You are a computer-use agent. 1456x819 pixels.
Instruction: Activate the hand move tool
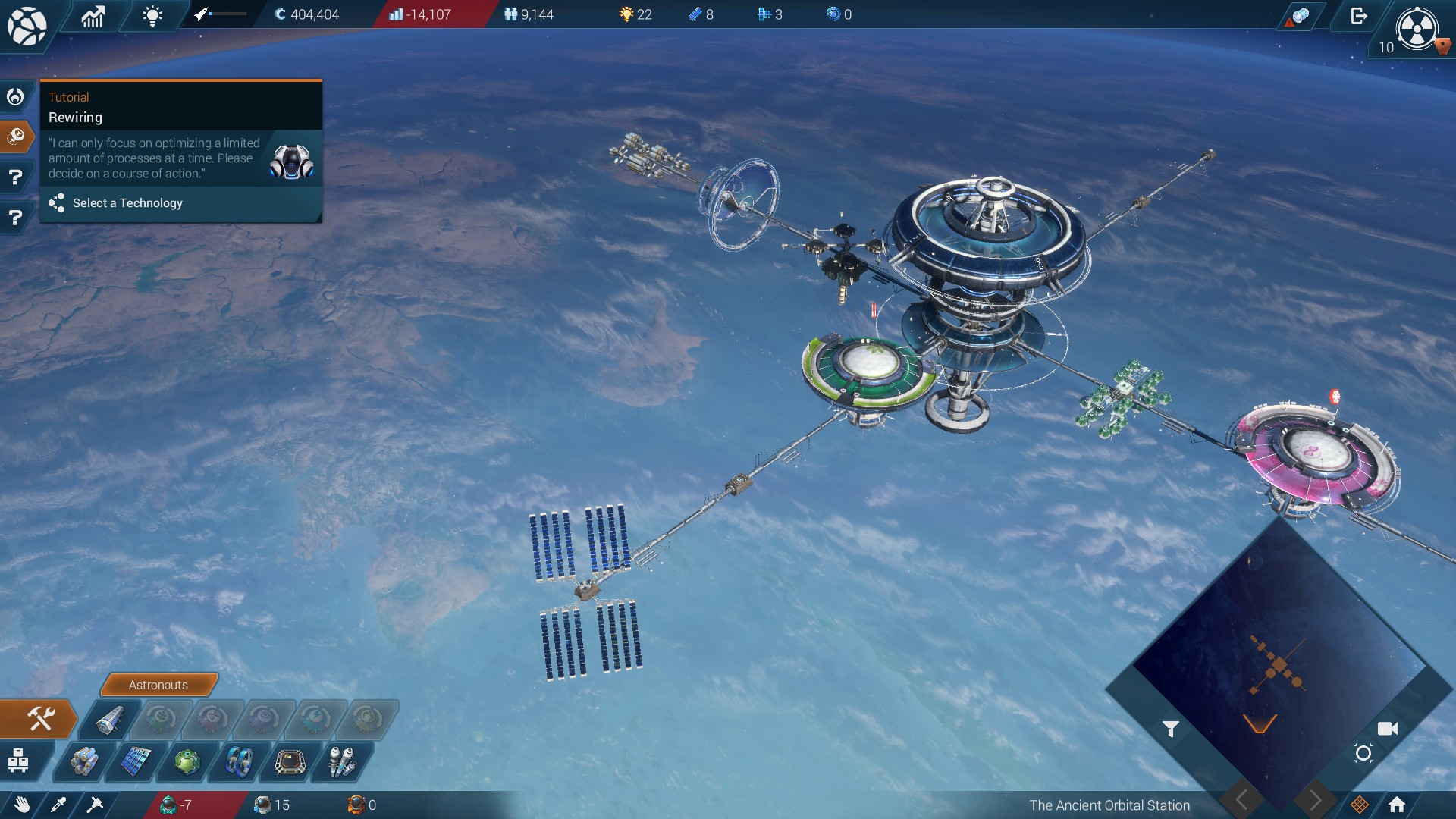coord(22,805)
